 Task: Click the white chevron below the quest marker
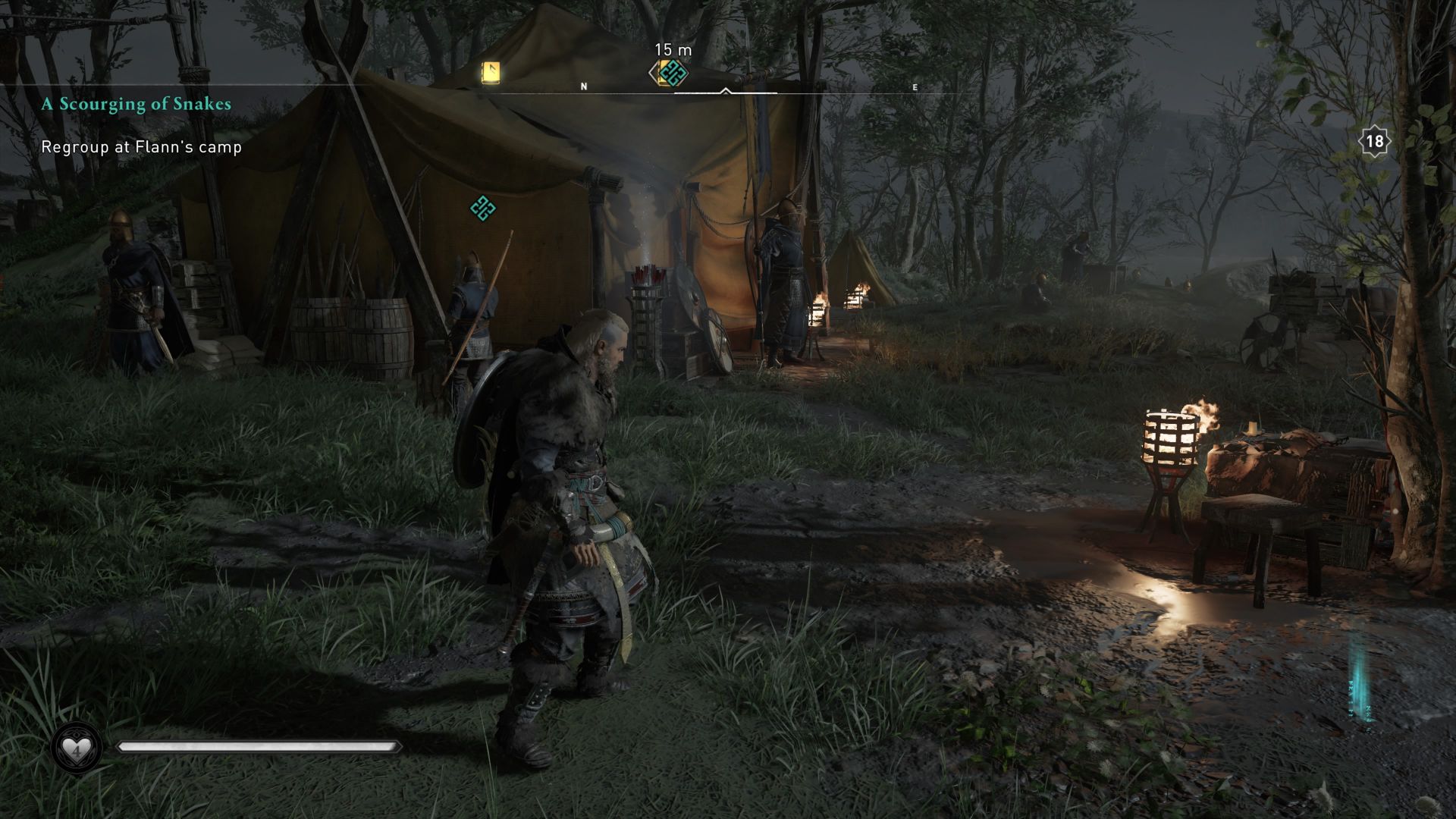[x=726, y=90]
